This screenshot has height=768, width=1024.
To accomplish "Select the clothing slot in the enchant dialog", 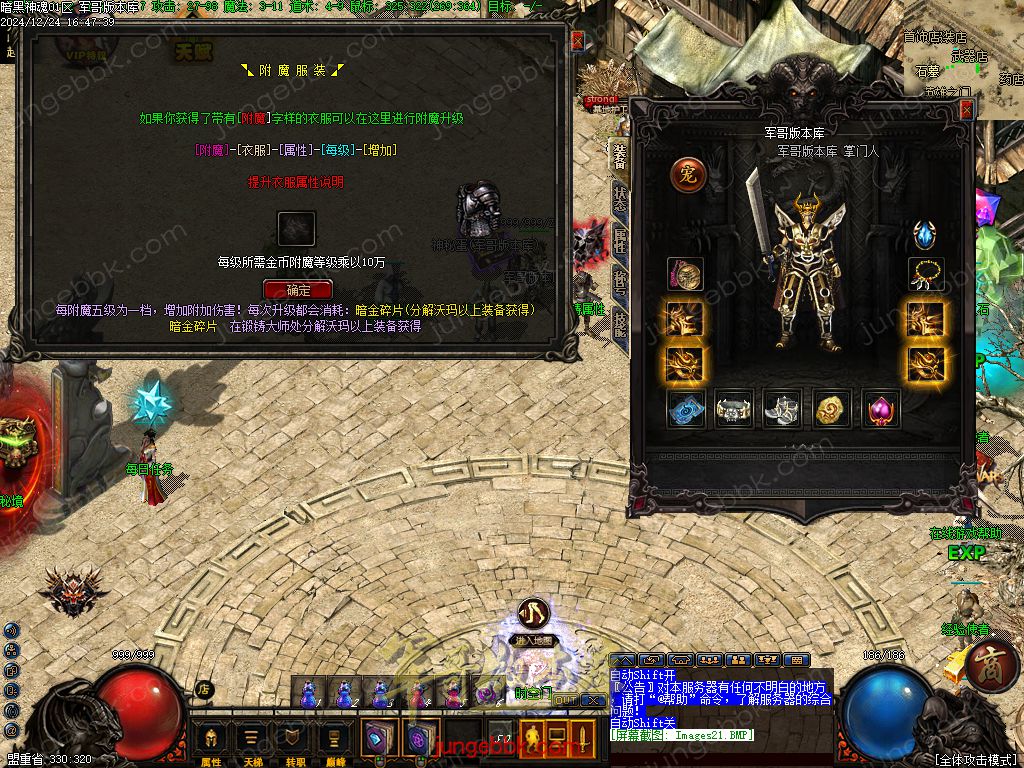I will coord(296,229).
